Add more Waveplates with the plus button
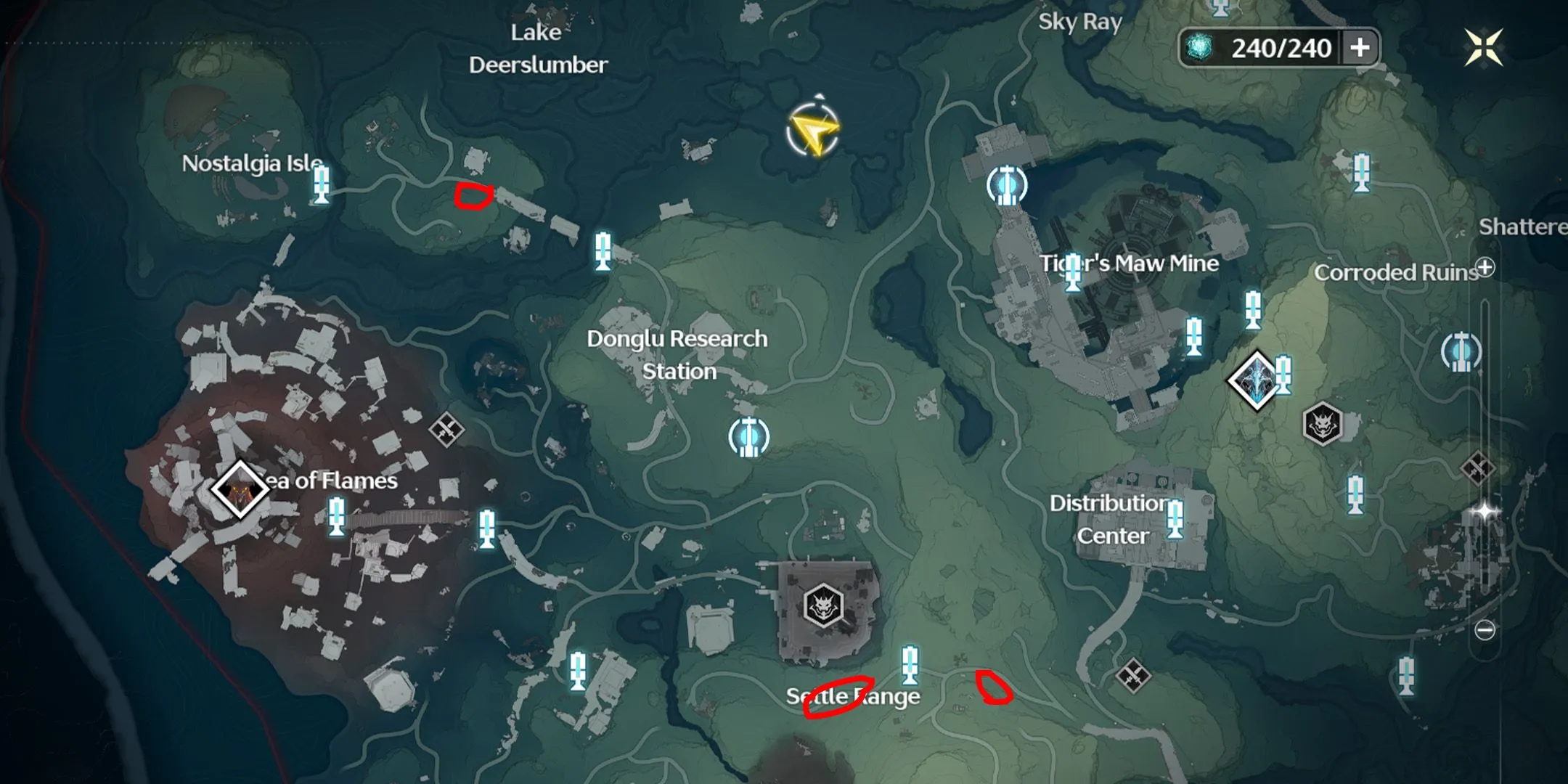1568x784 pixels. [1360, 48]
